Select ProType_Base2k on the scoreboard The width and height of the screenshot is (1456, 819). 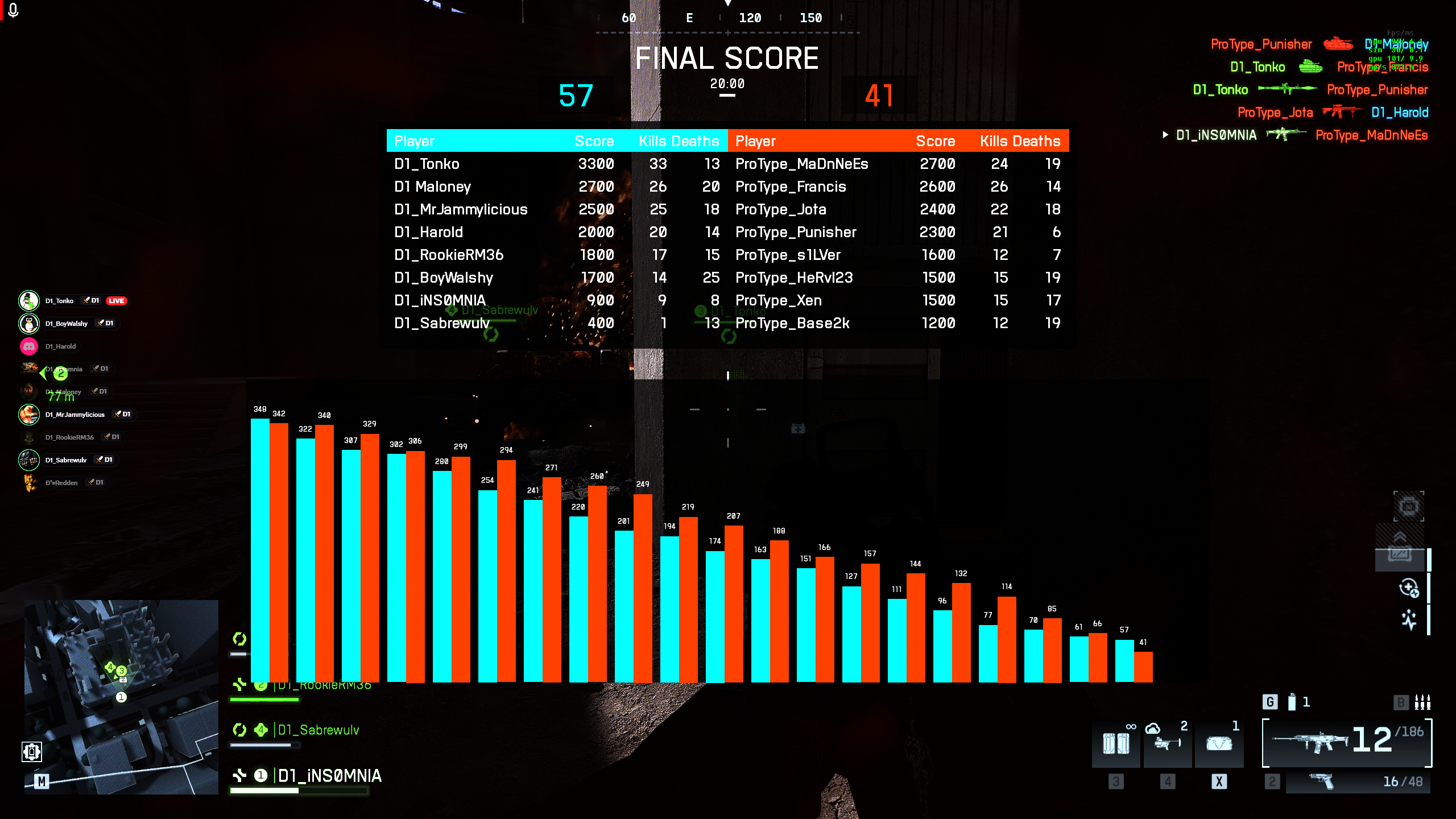point(792,323)
